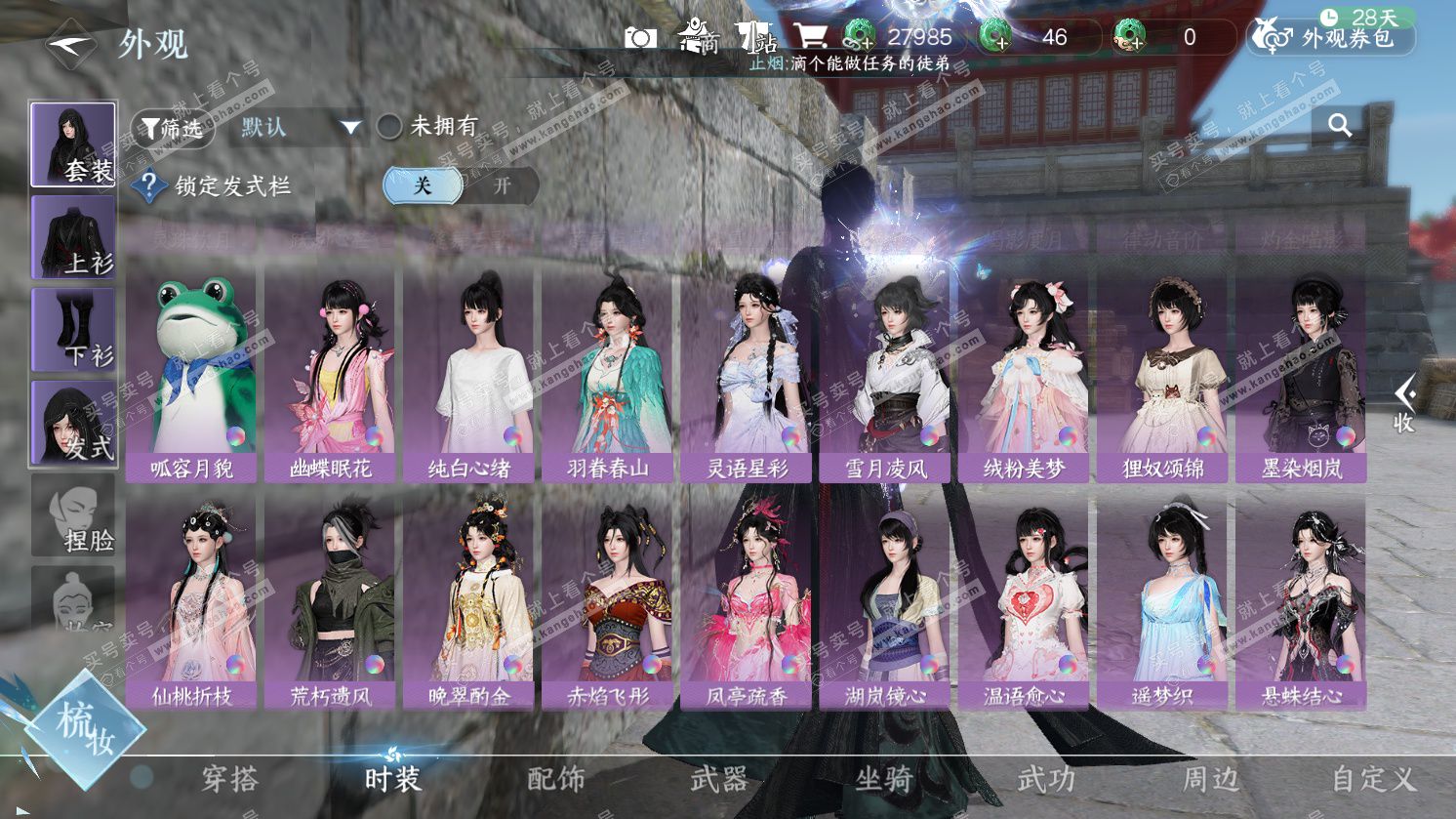Switch to the 坐骑 mount tab
Viewport: 1456px width, 819px height.
pyautogui.click(x=883, y=779)
